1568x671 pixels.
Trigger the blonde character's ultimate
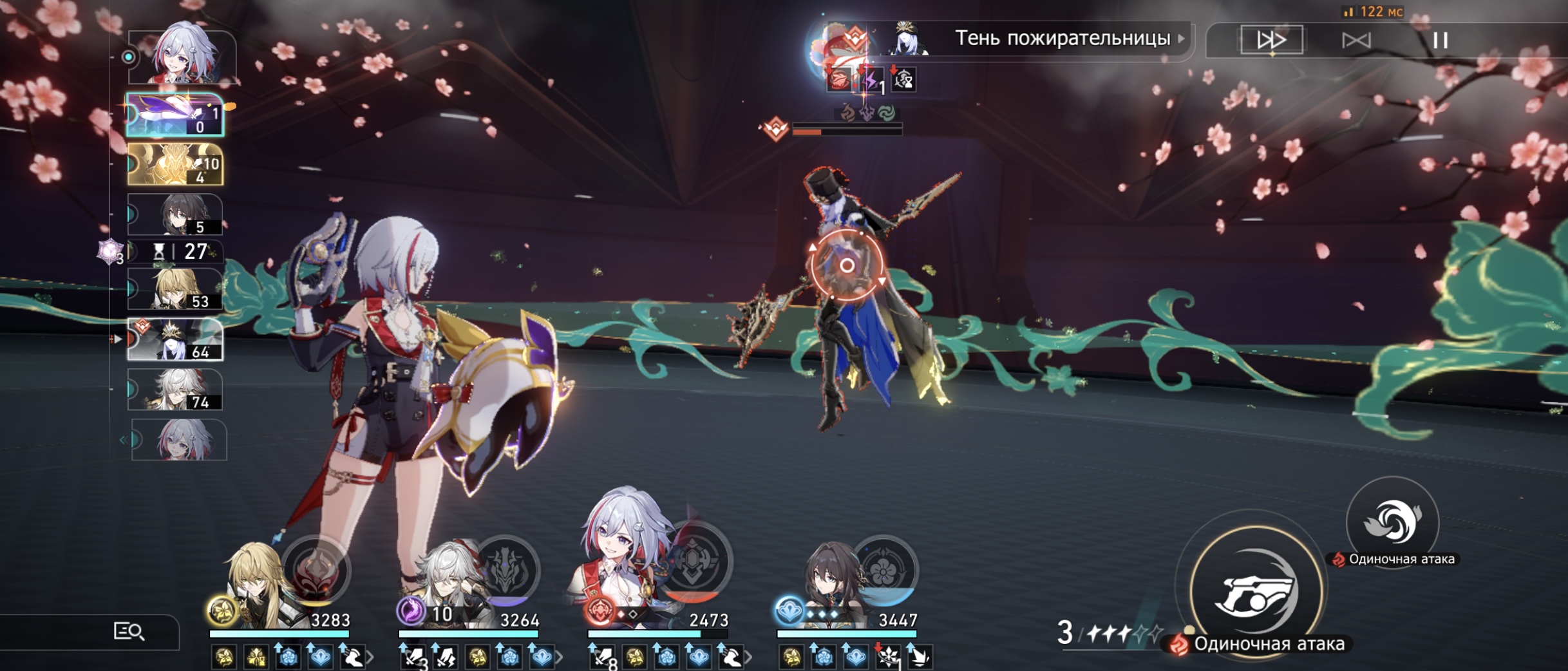coord(315,571)
